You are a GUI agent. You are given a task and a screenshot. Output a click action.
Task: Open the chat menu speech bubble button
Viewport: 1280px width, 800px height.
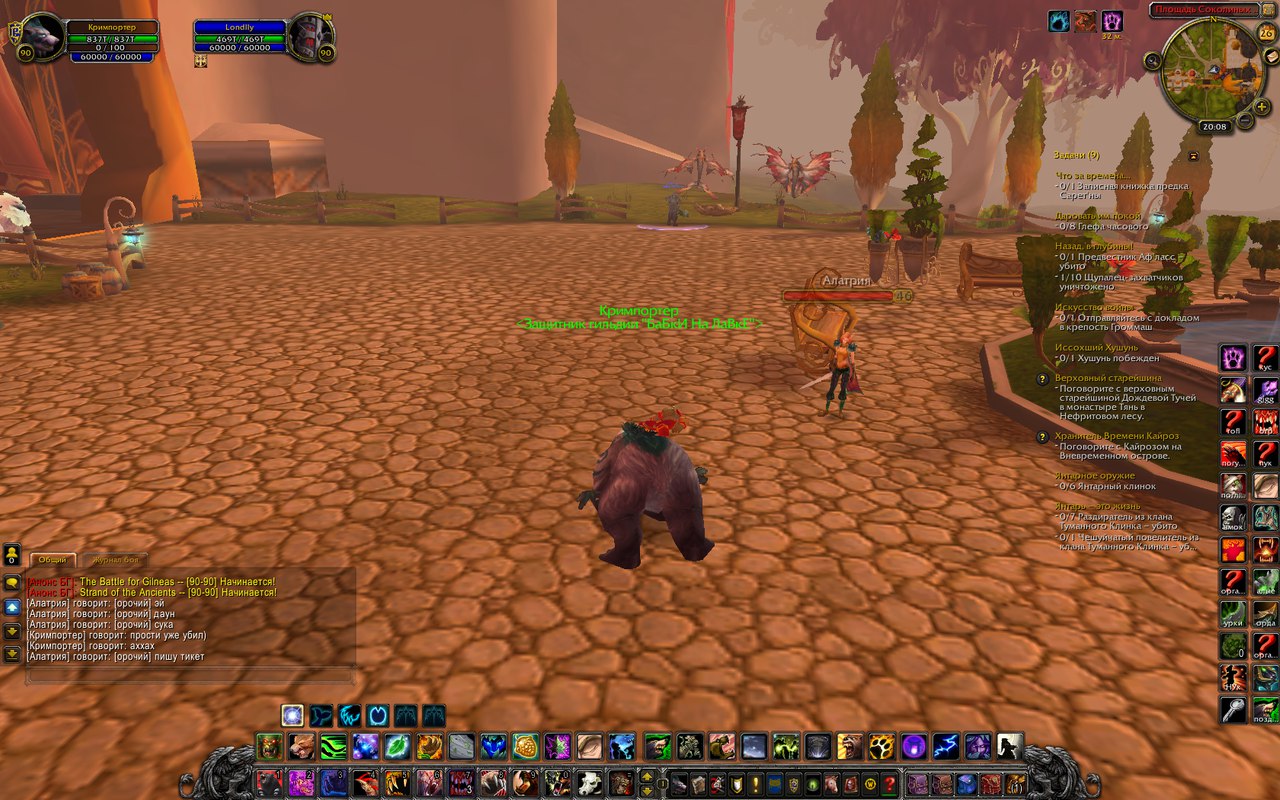pos(12,582)
